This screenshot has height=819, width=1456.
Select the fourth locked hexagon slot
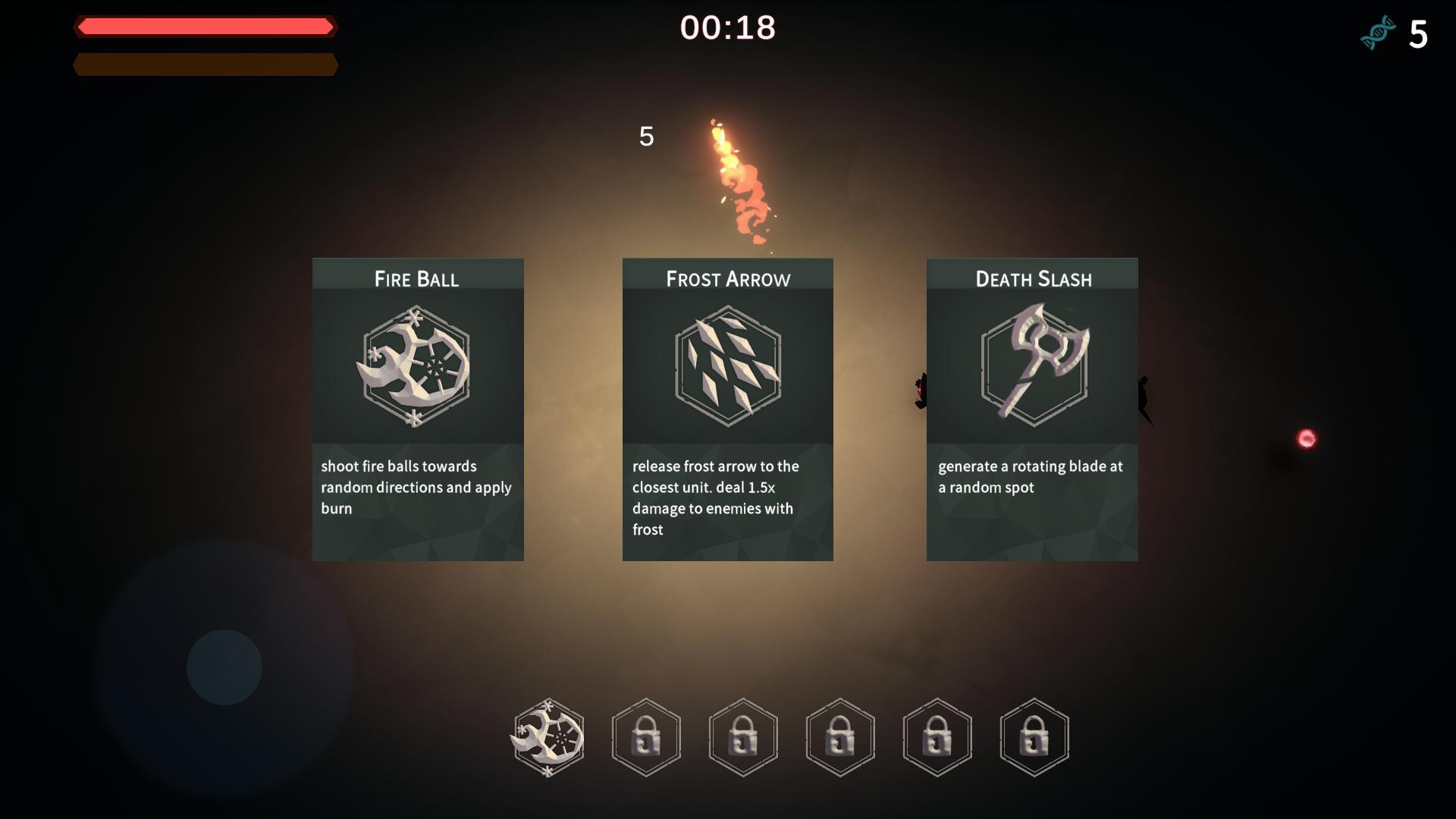(839, 737)
